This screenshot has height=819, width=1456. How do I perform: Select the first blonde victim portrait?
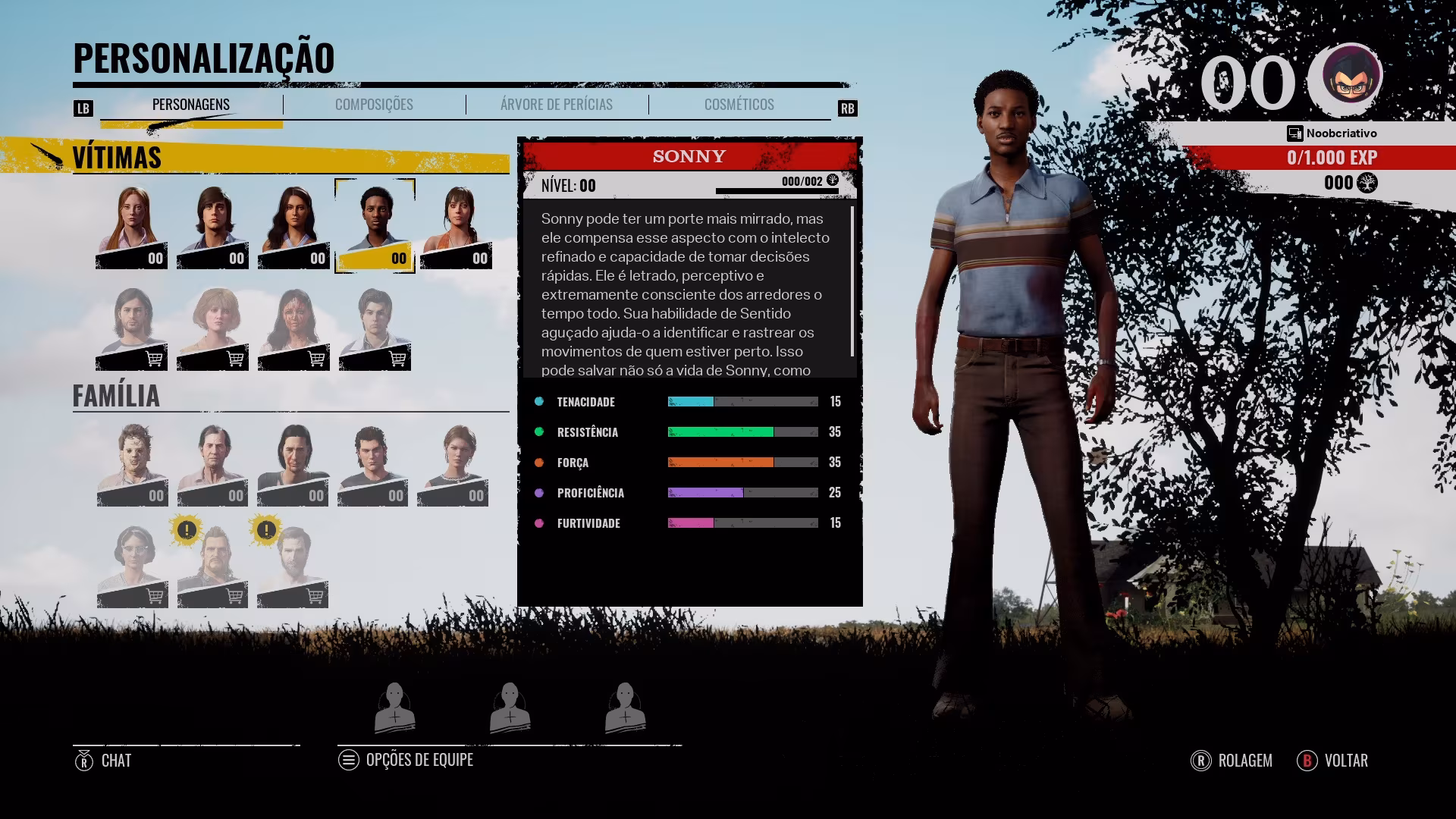coord(131,224)
